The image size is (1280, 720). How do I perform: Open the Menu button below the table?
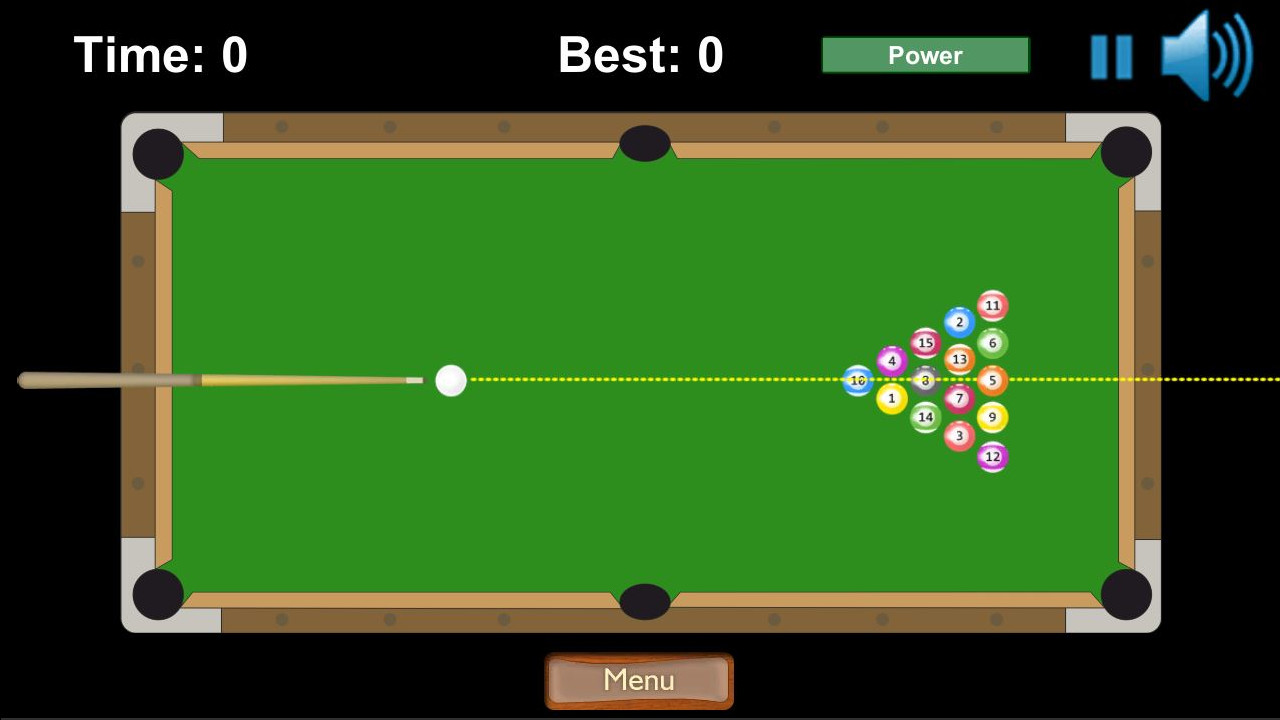tap(639, 680)
